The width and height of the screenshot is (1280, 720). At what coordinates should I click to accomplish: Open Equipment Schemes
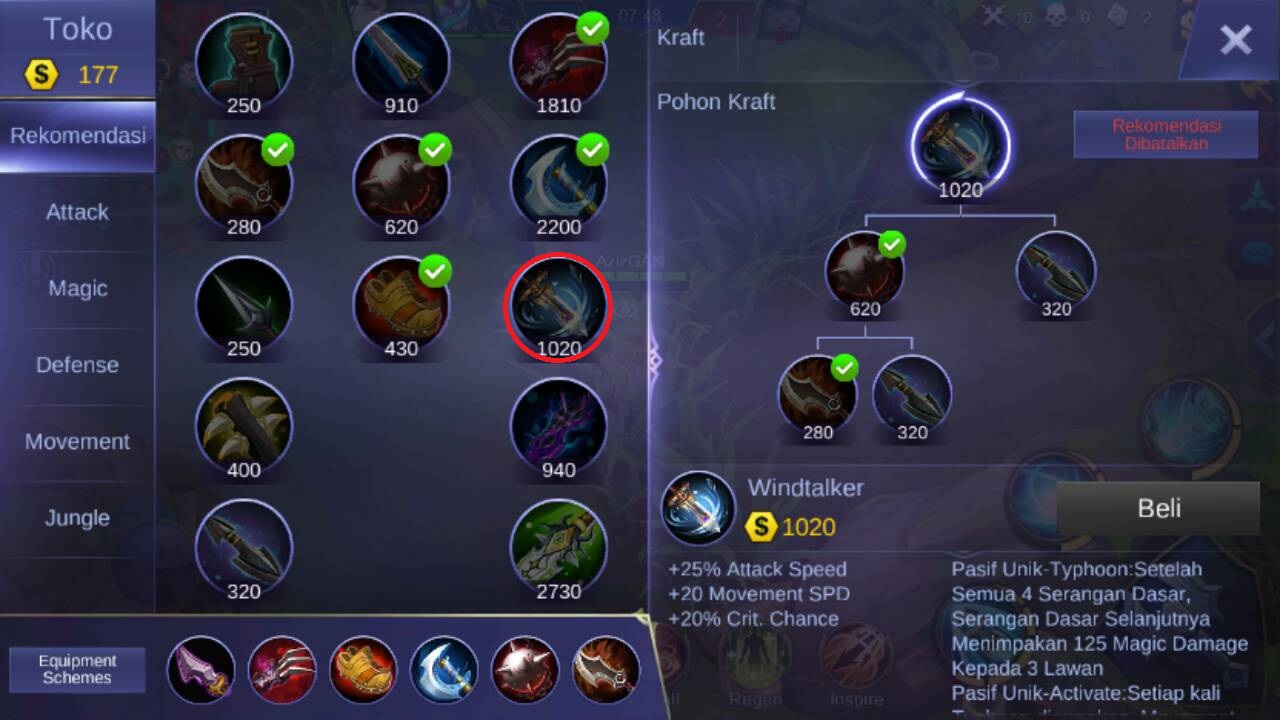pyautogui.click(x=77, y=669)
